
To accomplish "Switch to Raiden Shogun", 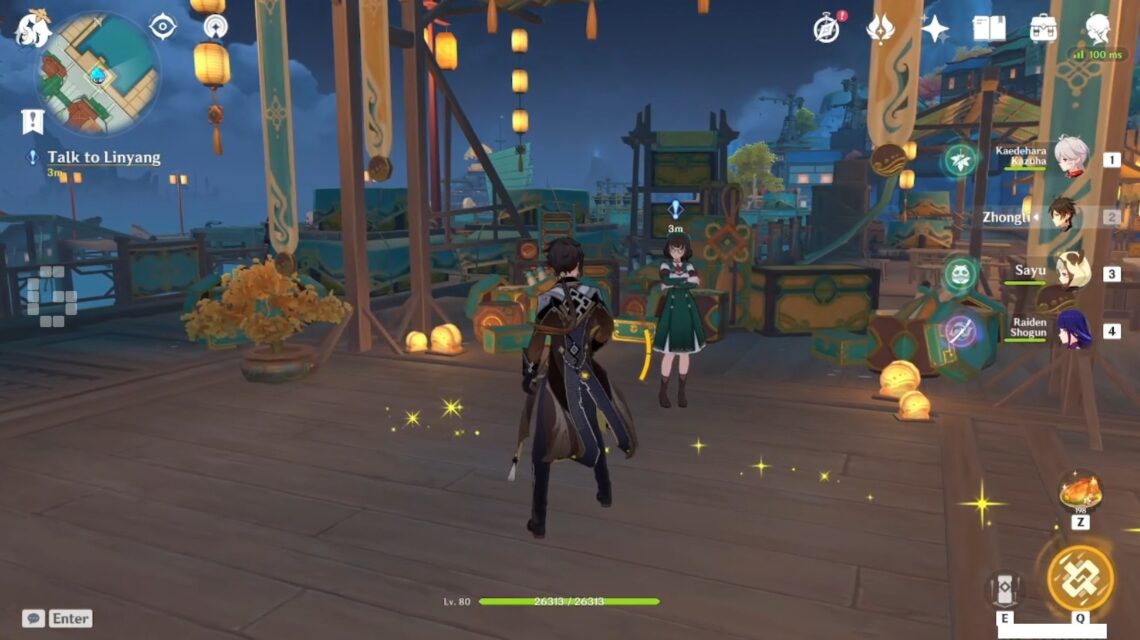I will pos(1072,330).
